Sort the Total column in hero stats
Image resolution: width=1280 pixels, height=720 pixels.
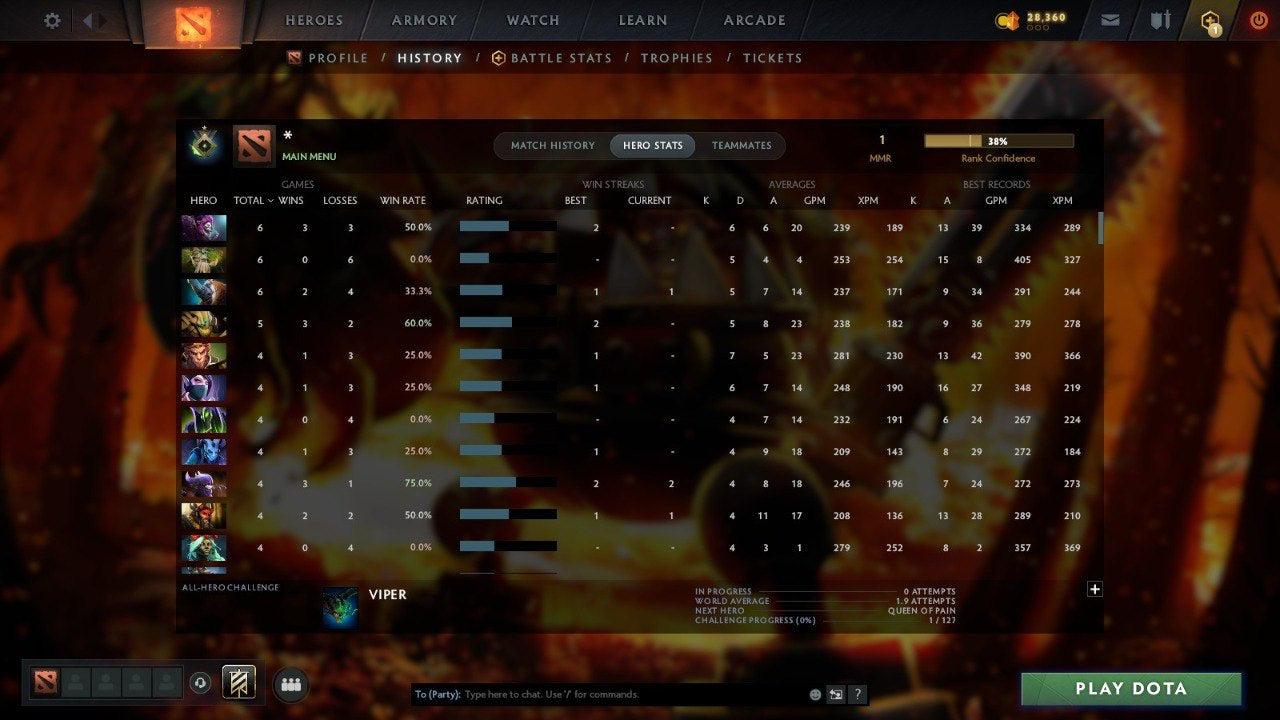(250, 200)
